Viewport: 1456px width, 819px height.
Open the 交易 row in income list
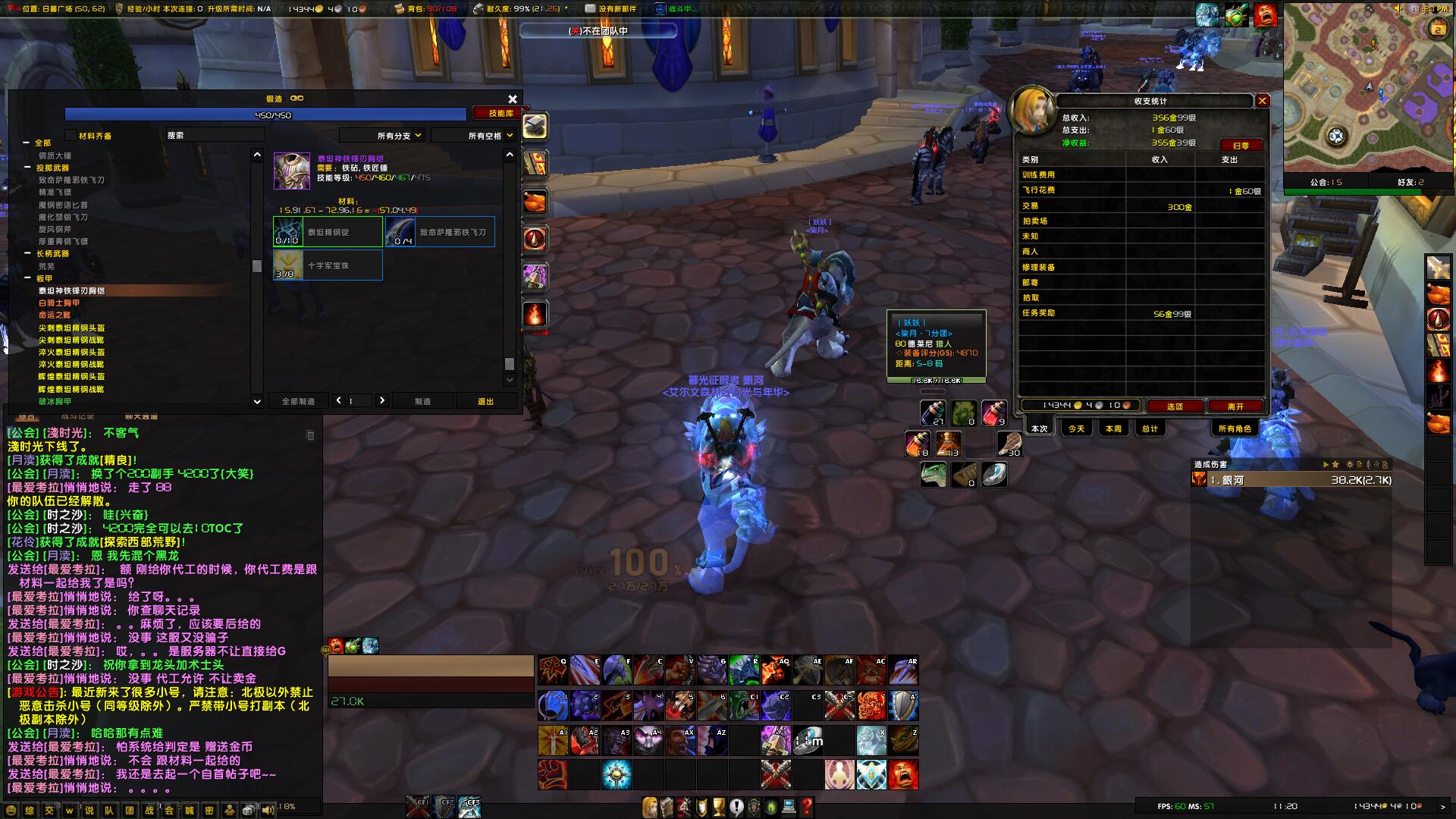point(1031,206)
